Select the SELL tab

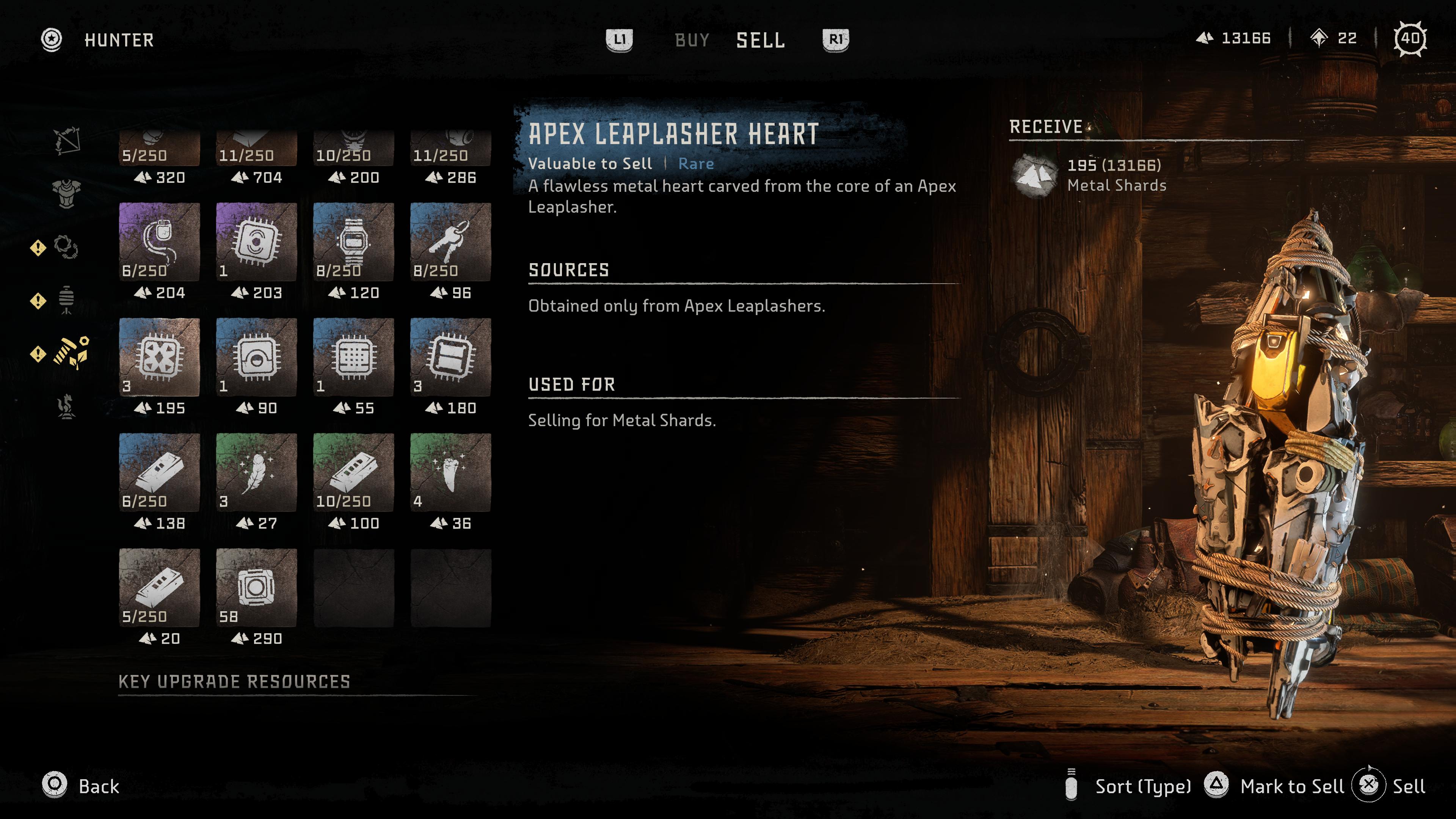760,40
